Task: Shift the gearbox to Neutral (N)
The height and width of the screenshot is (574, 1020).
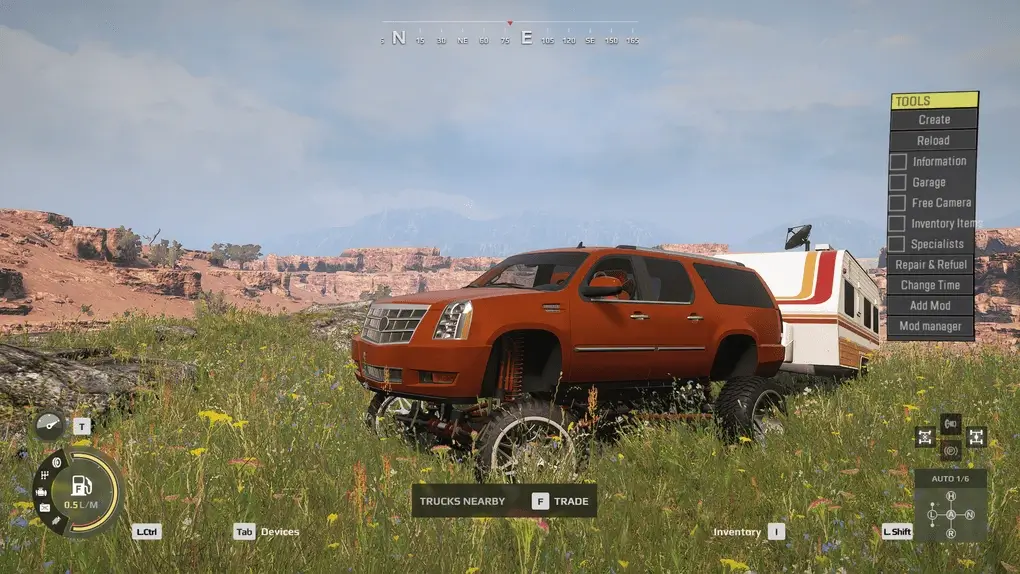Action: click(969, 515)
